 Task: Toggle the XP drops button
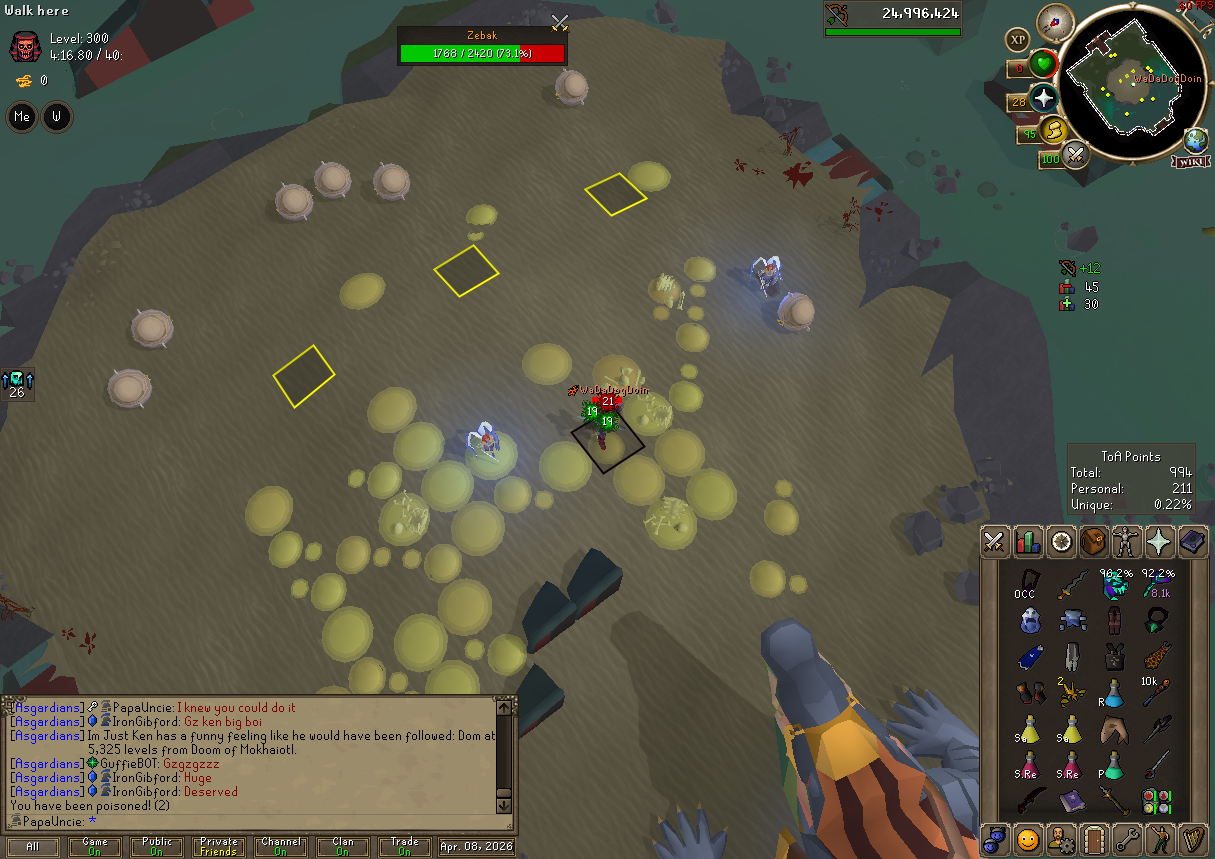point(1018,40)
